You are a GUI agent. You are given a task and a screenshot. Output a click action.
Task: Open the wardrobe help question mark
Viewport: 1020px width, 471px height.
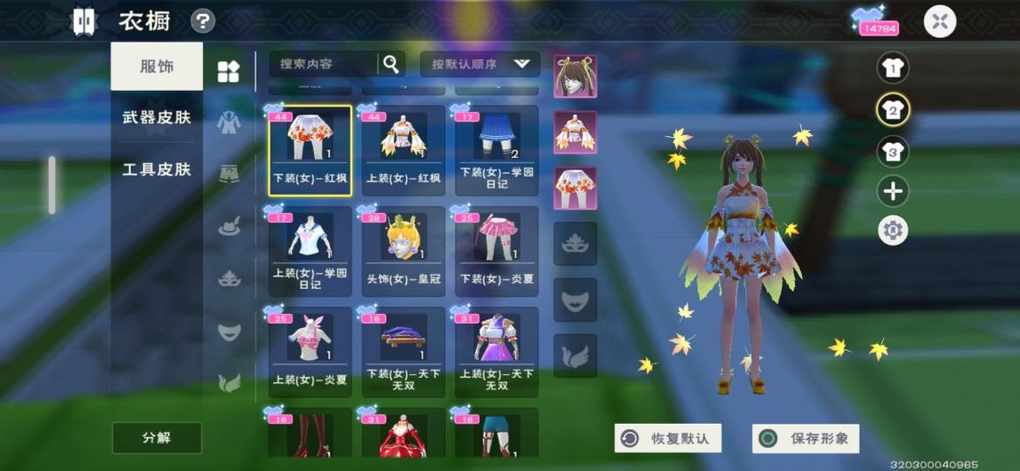tap(203, 21)
